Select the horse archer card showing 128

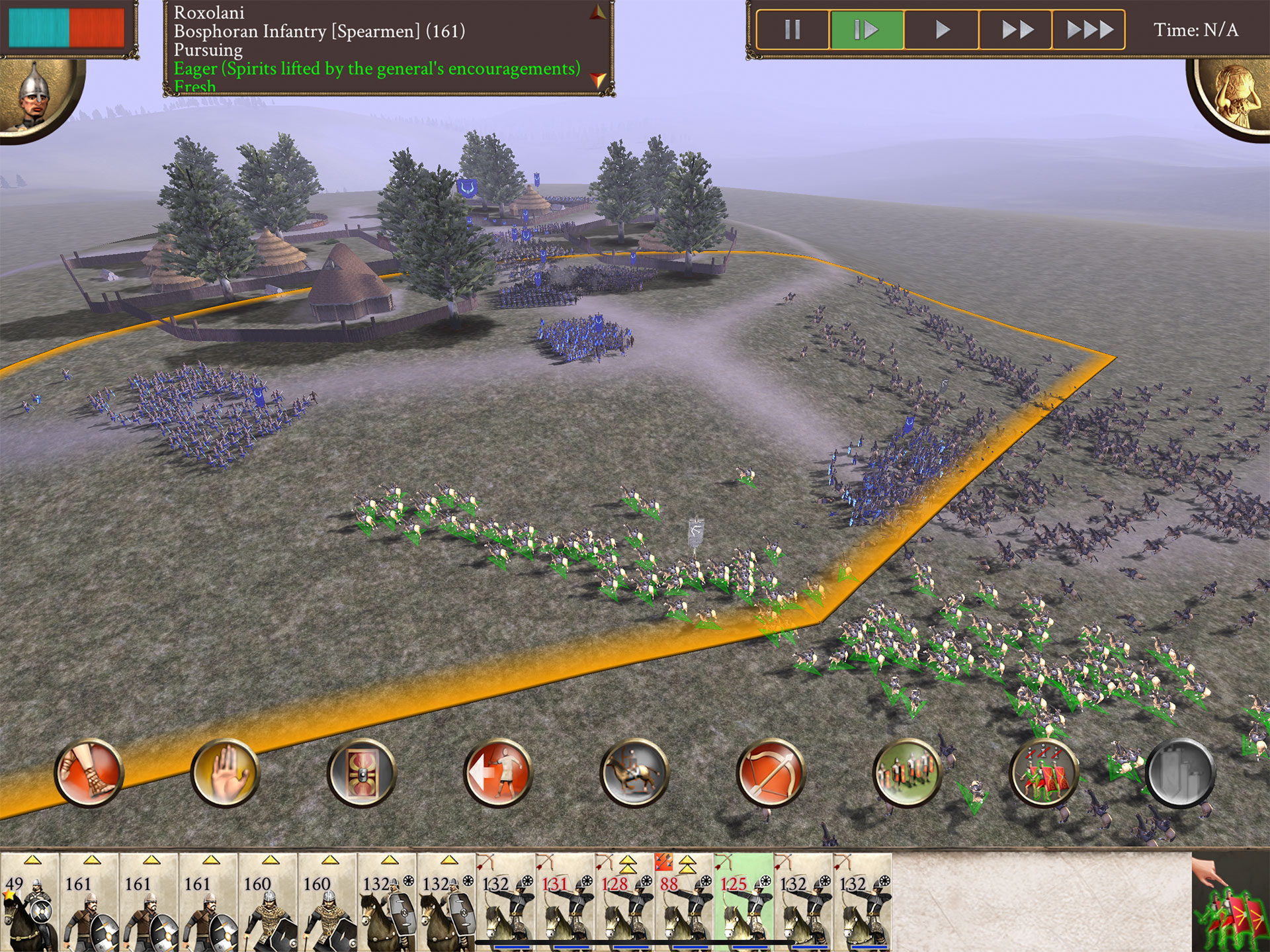624,902
